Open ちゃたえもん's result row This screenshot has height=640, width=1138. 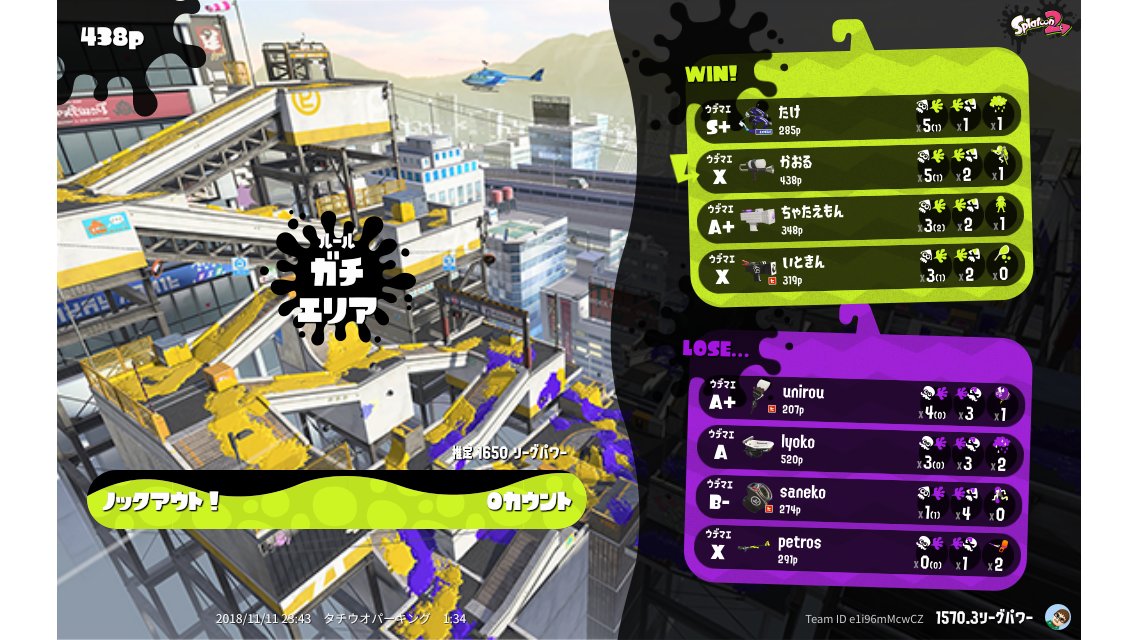pyautogui.click(x=858, y=217)
